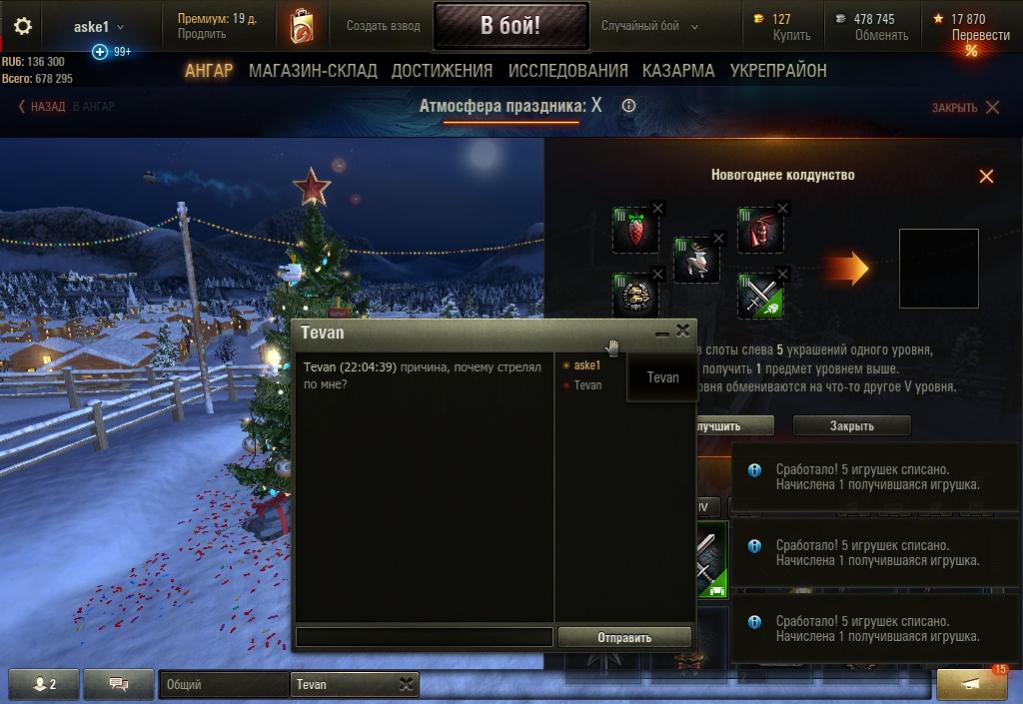
Task: Open the Достижения tab
Action: tap(442, 71)
